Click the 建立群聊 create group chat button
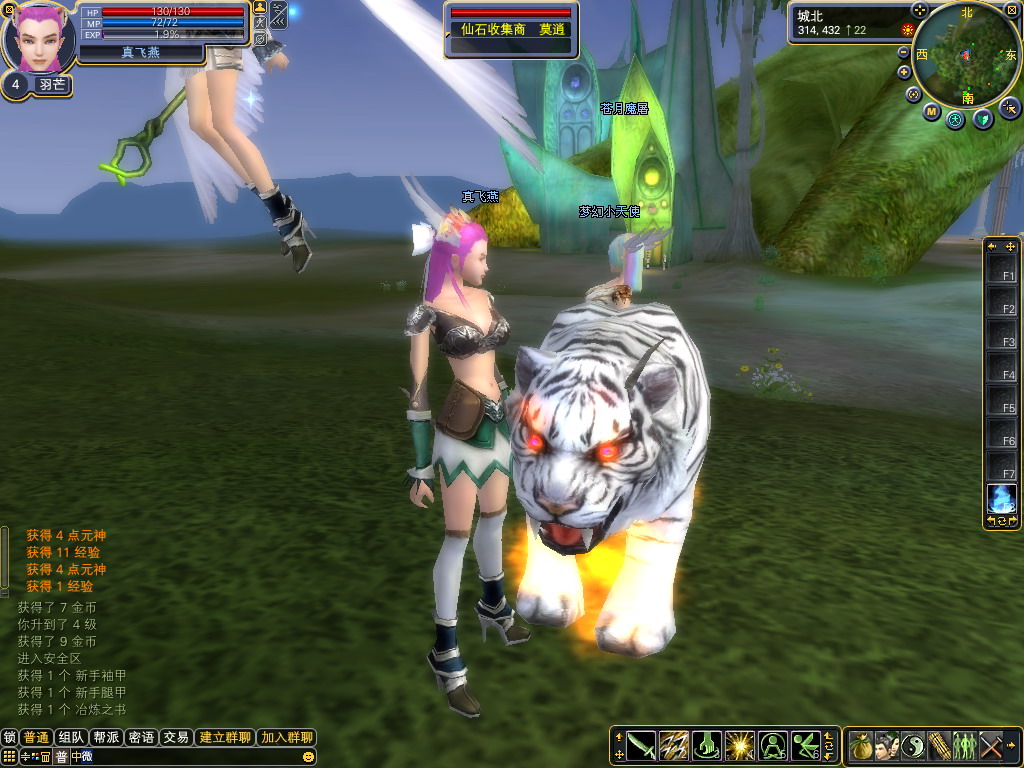1024x768 pixels. tap(225, 737)
